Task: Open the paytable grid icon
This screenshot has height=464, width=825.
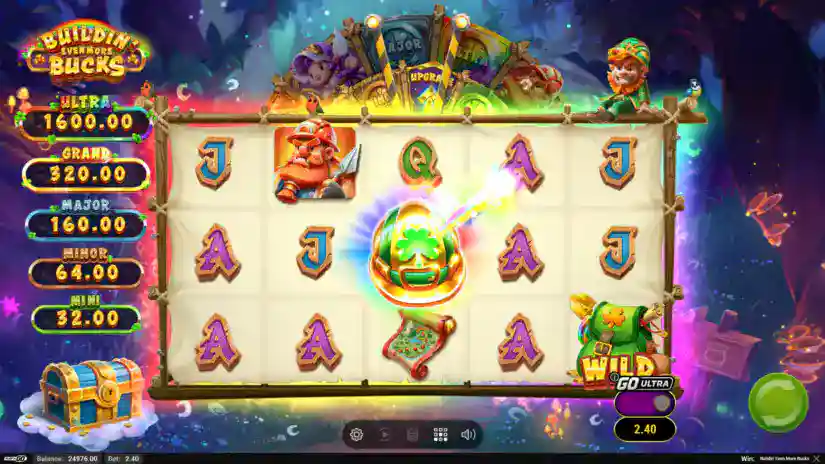Action: click(x=439, y=435)
